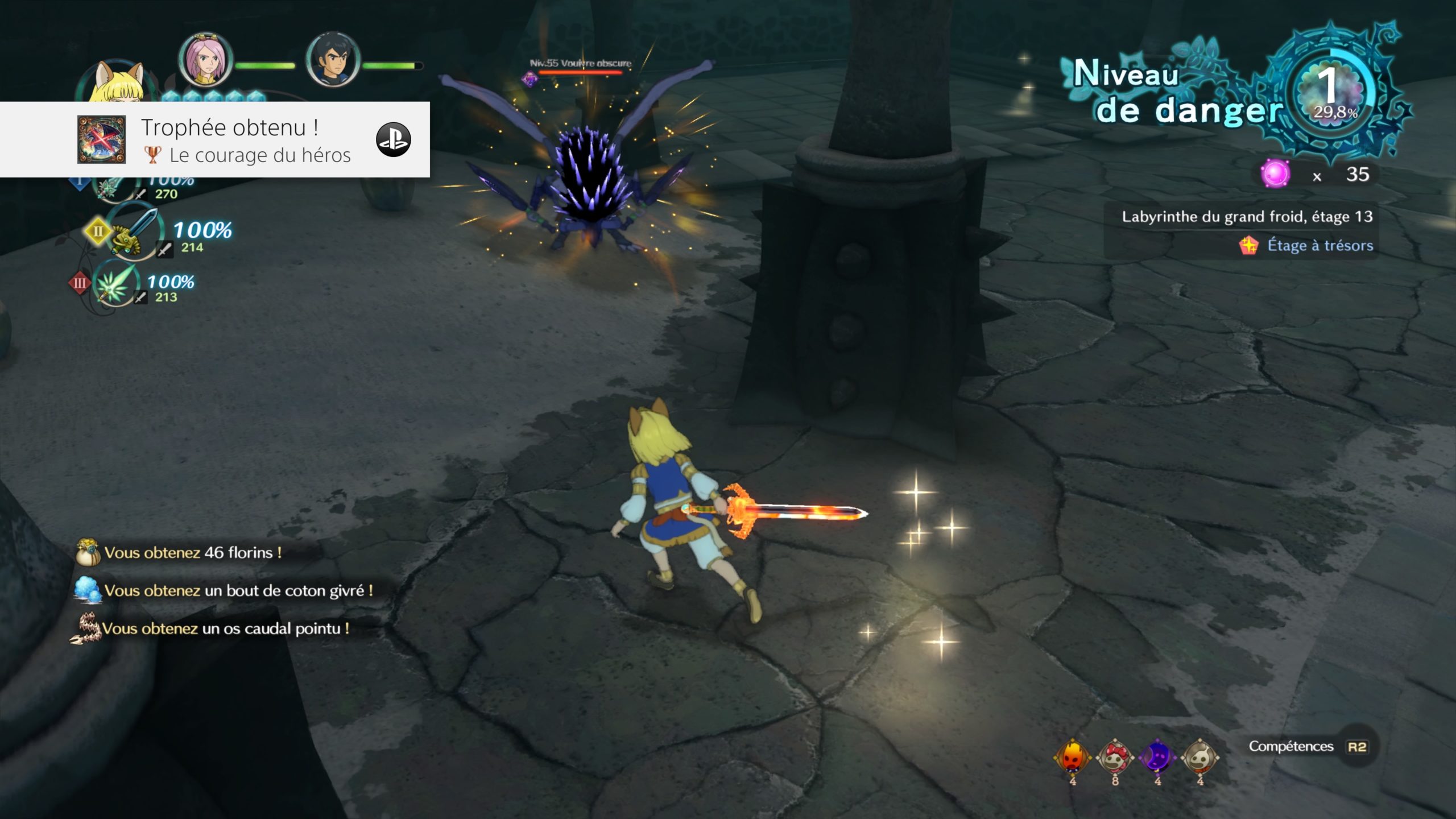Click the trophy artwork thumbnail in the notification
1456x819 pixels.
(x=101, y=139)
